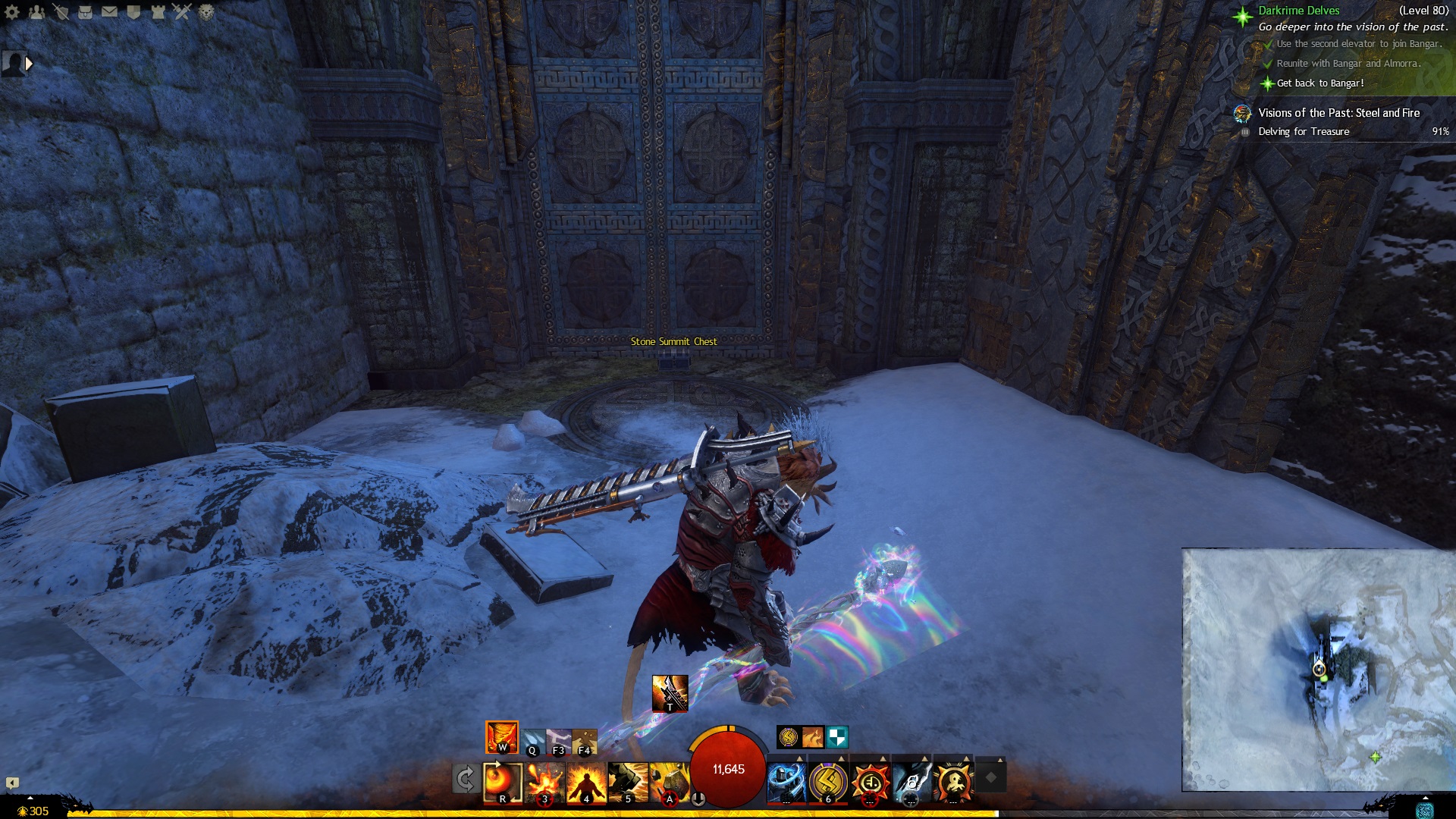The width and height of the screenshot is (1456, 819).
Task: Activate the gold glyph utility skill
Action: [x=828, y=781]
